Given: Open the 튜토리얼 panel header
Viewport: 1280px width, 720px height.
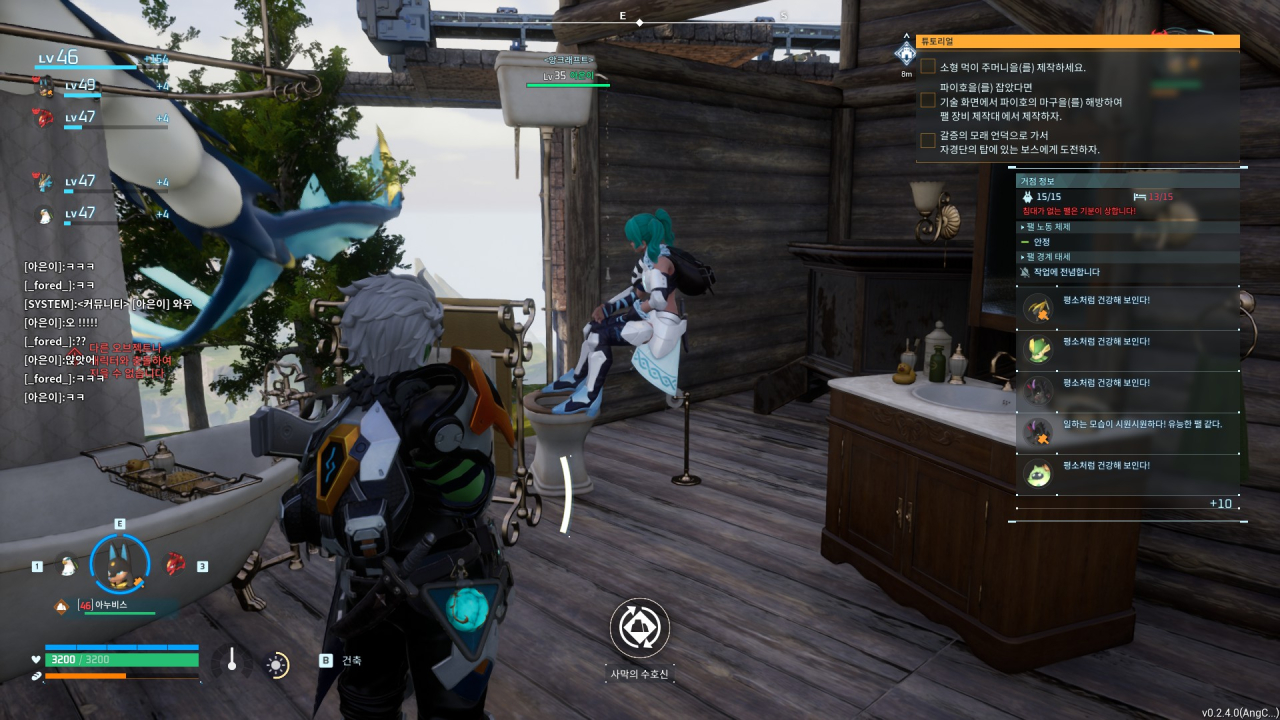Looking at the screenshot, I should pos(1077,42).
